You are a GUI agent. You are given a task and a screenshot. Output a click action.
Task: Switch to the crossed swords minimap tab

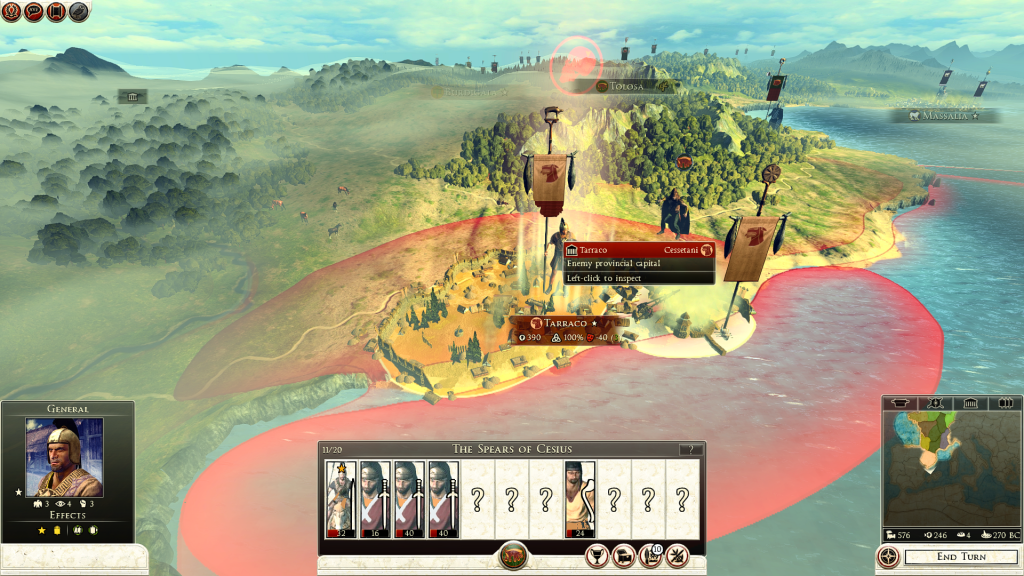tap(937, 403)
